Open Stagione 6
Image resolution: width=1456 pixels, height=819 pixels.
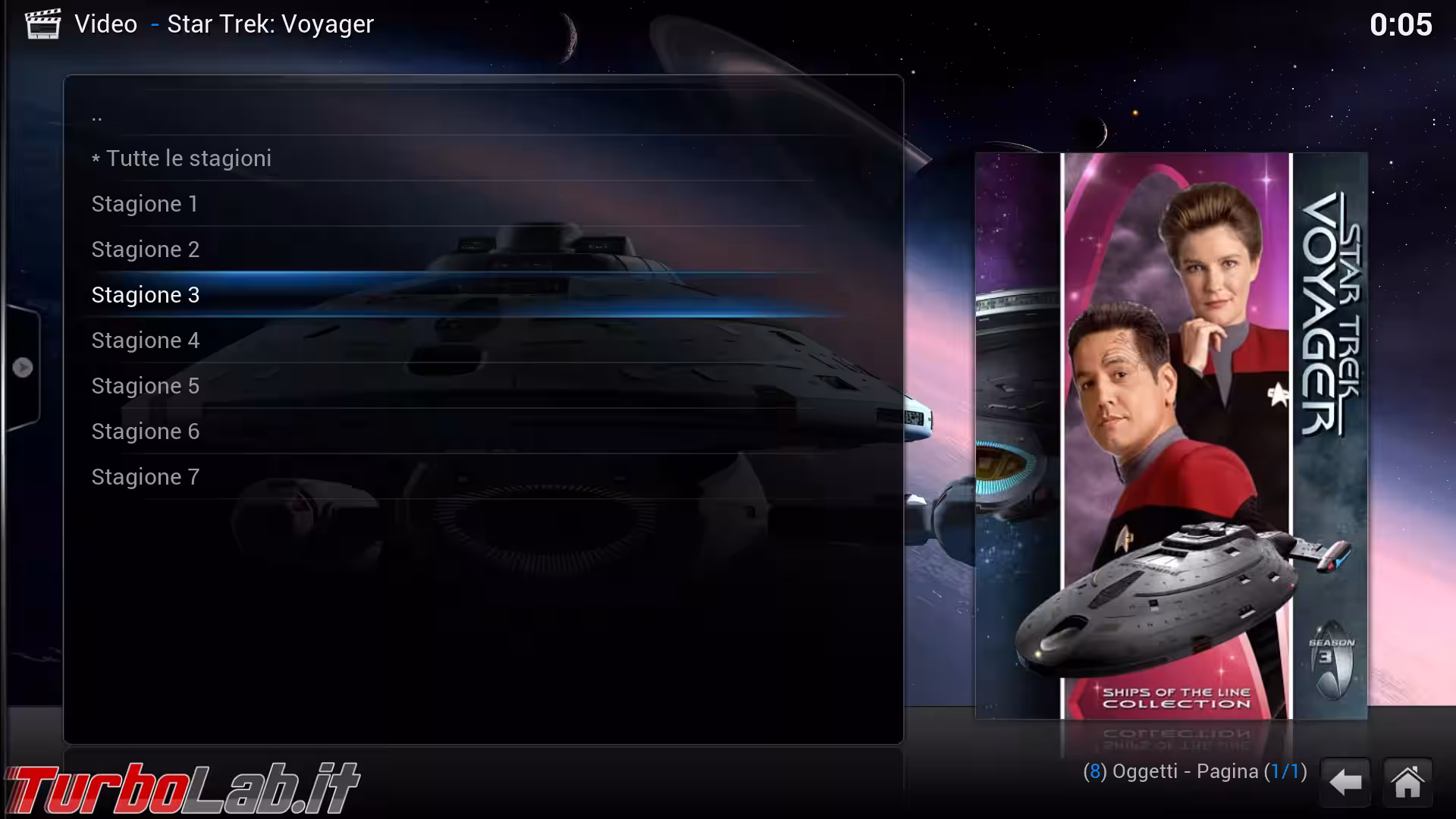click(145, 431)
